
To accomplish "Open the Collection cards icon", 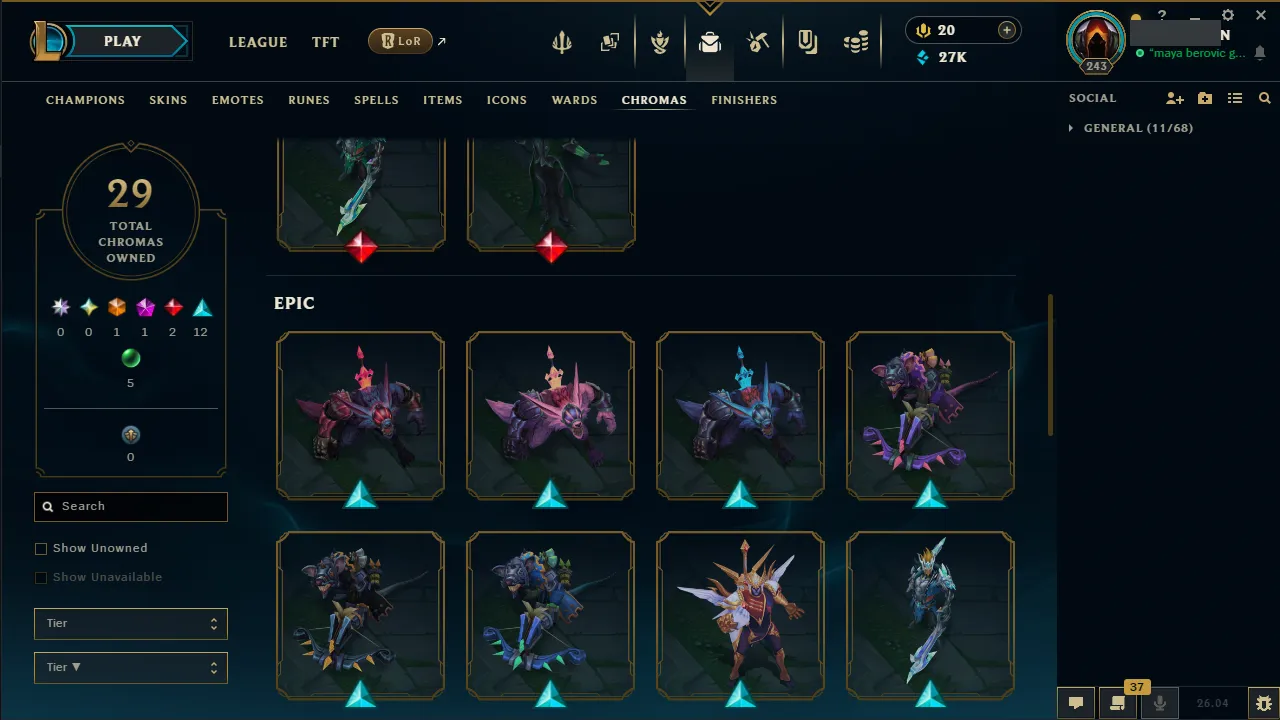I will pyautogui.click(x=610, y=41).
